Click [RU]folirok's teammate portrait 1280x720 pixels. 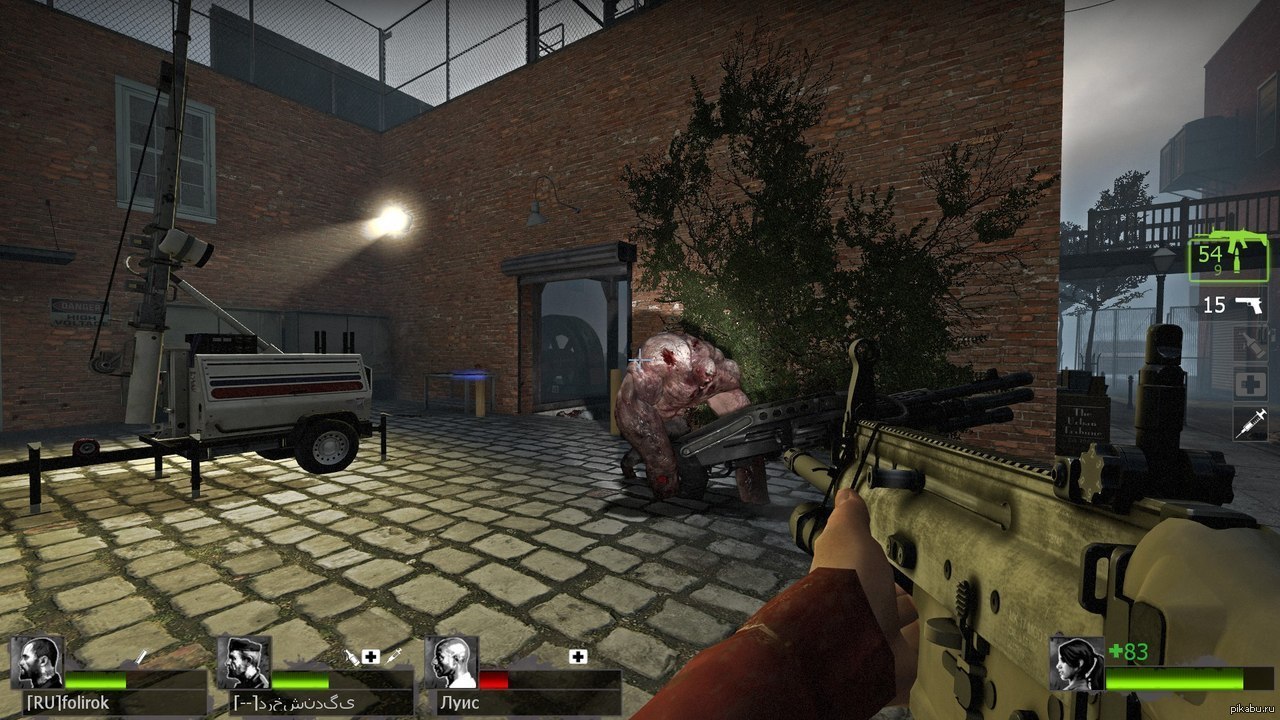pos(37,662)
